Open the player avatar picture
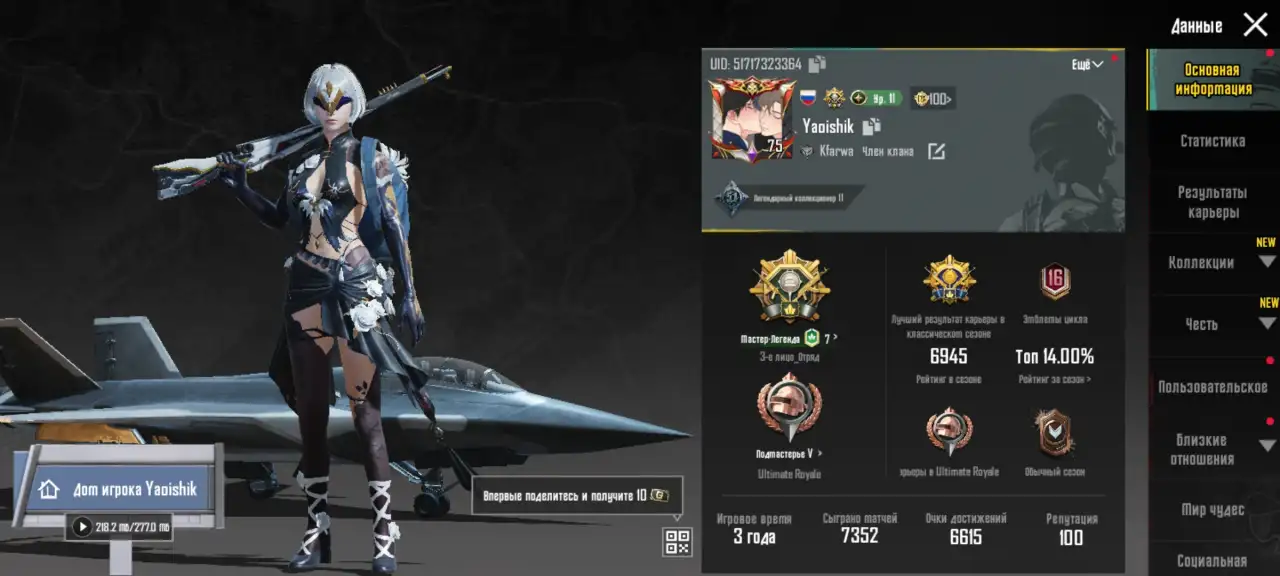The width and height of the screenshot is (1280, 576). (747, 119)
